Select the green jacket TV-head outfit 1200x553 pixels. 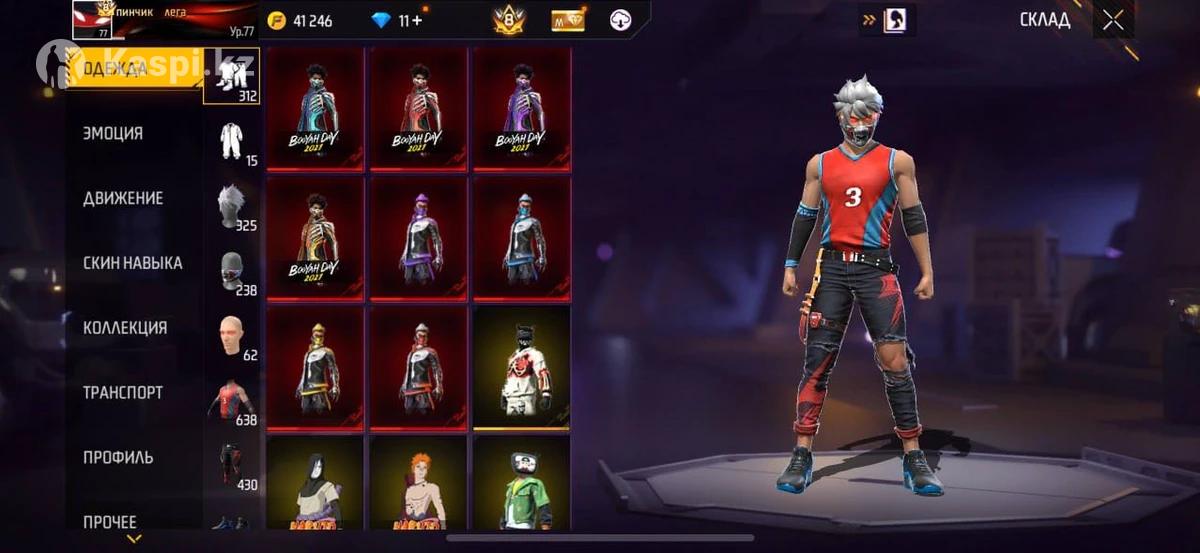click(x=522, y=484)
